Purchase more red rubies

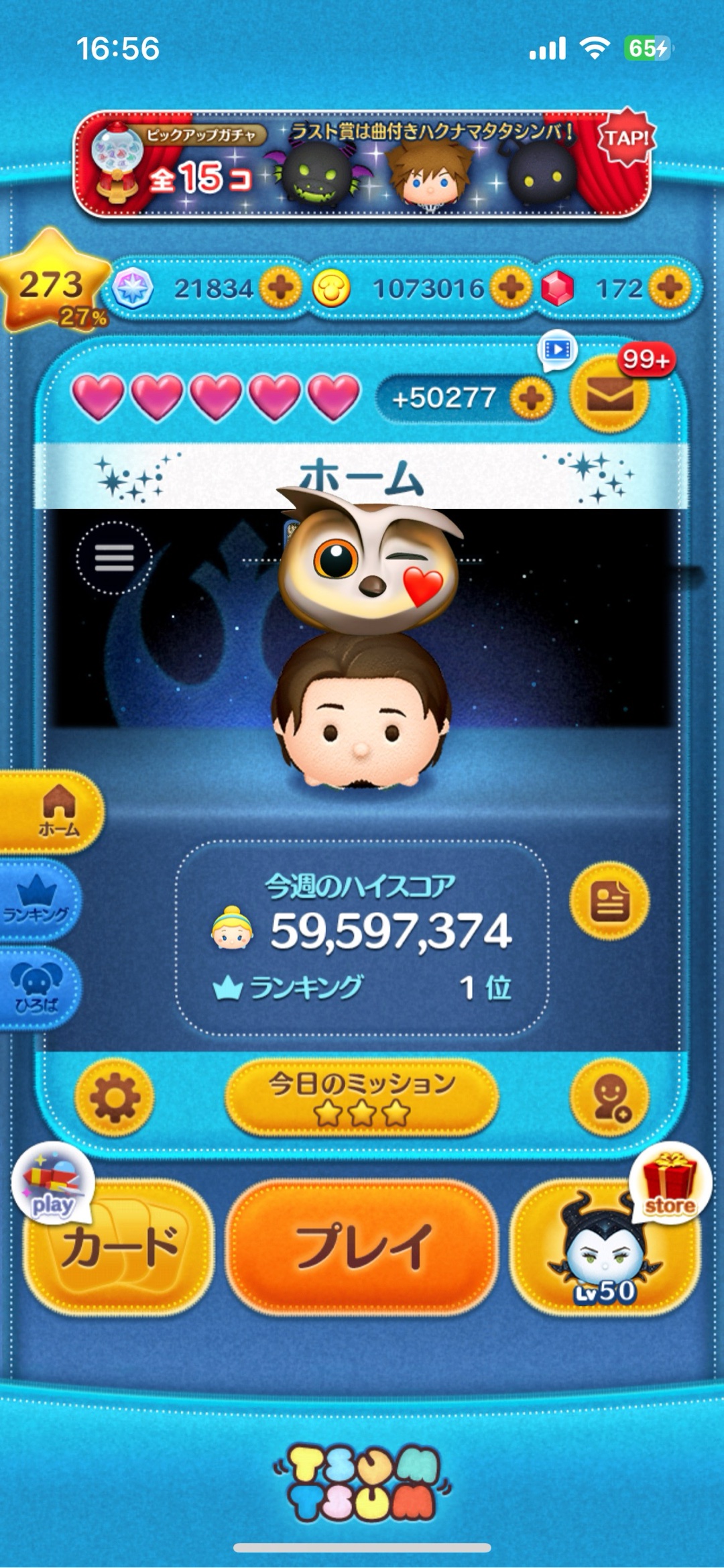pos(670,288)
